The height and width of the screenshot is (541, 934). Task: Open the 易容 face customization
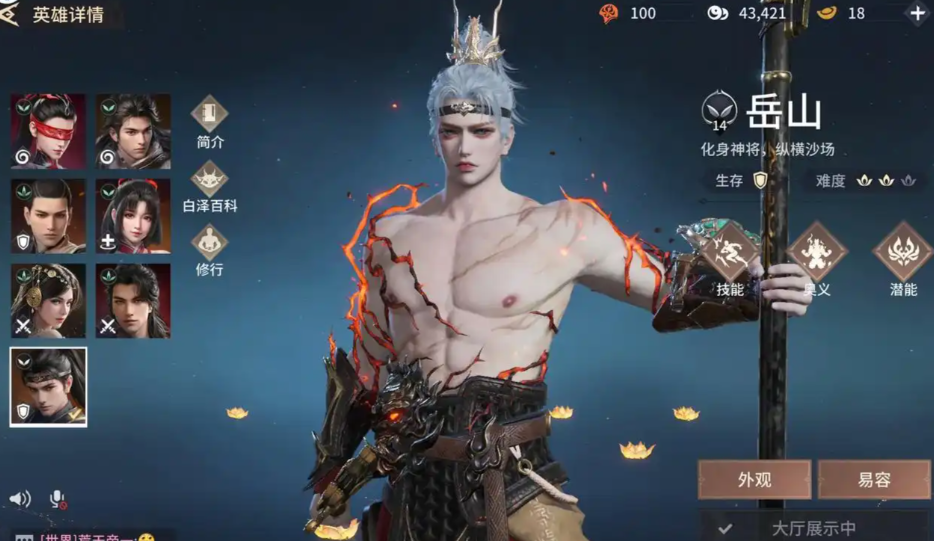click(x=873, y=479)
